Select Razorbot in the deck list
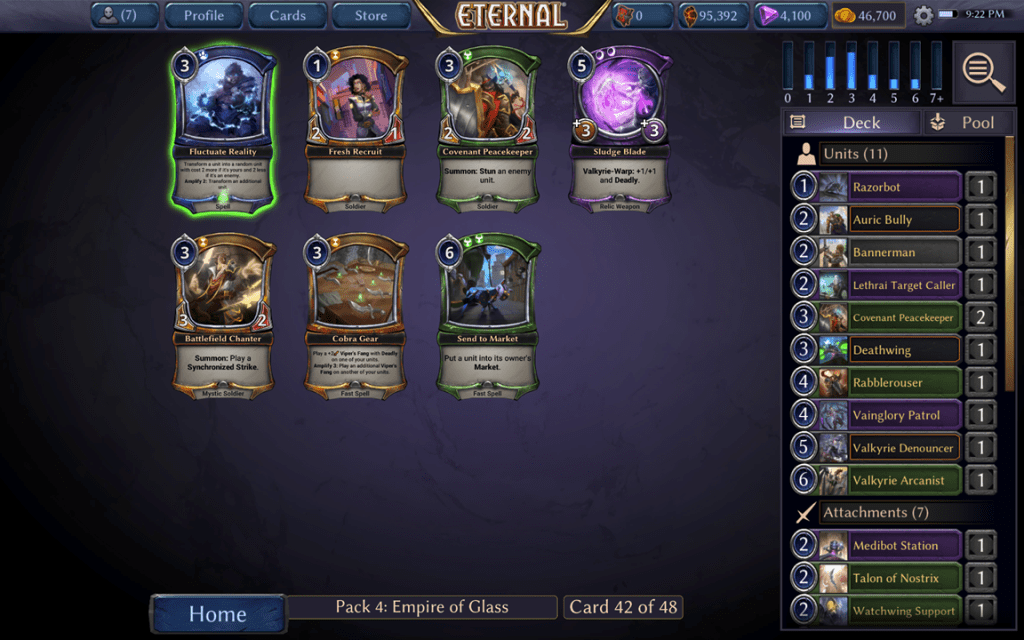This screenshot has width=1024, height=640. click(877, 187)
